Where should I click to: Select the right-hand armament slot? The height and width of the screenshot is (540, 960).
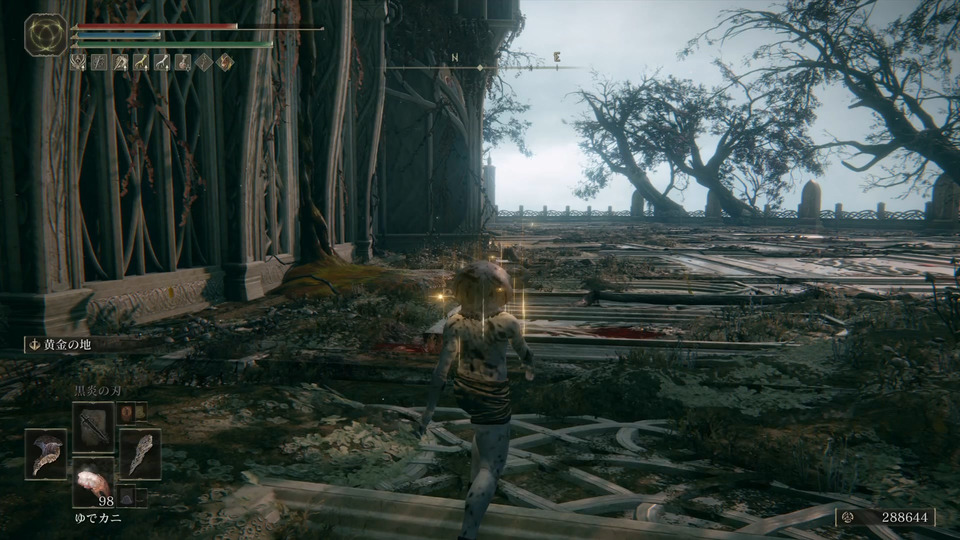[139, 453]
